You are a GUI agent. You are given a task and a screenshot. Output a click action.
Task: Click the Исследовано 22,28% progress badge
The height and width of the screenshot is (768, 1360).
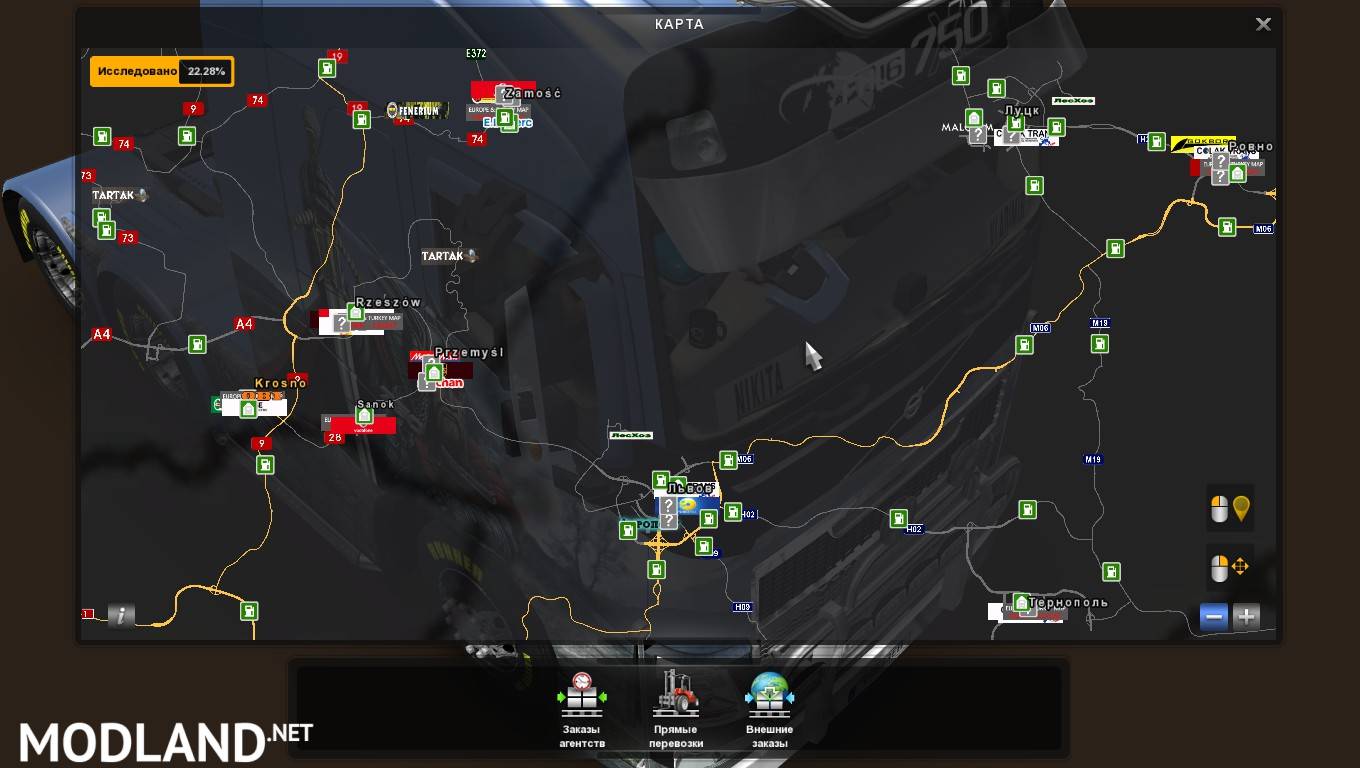160,71
